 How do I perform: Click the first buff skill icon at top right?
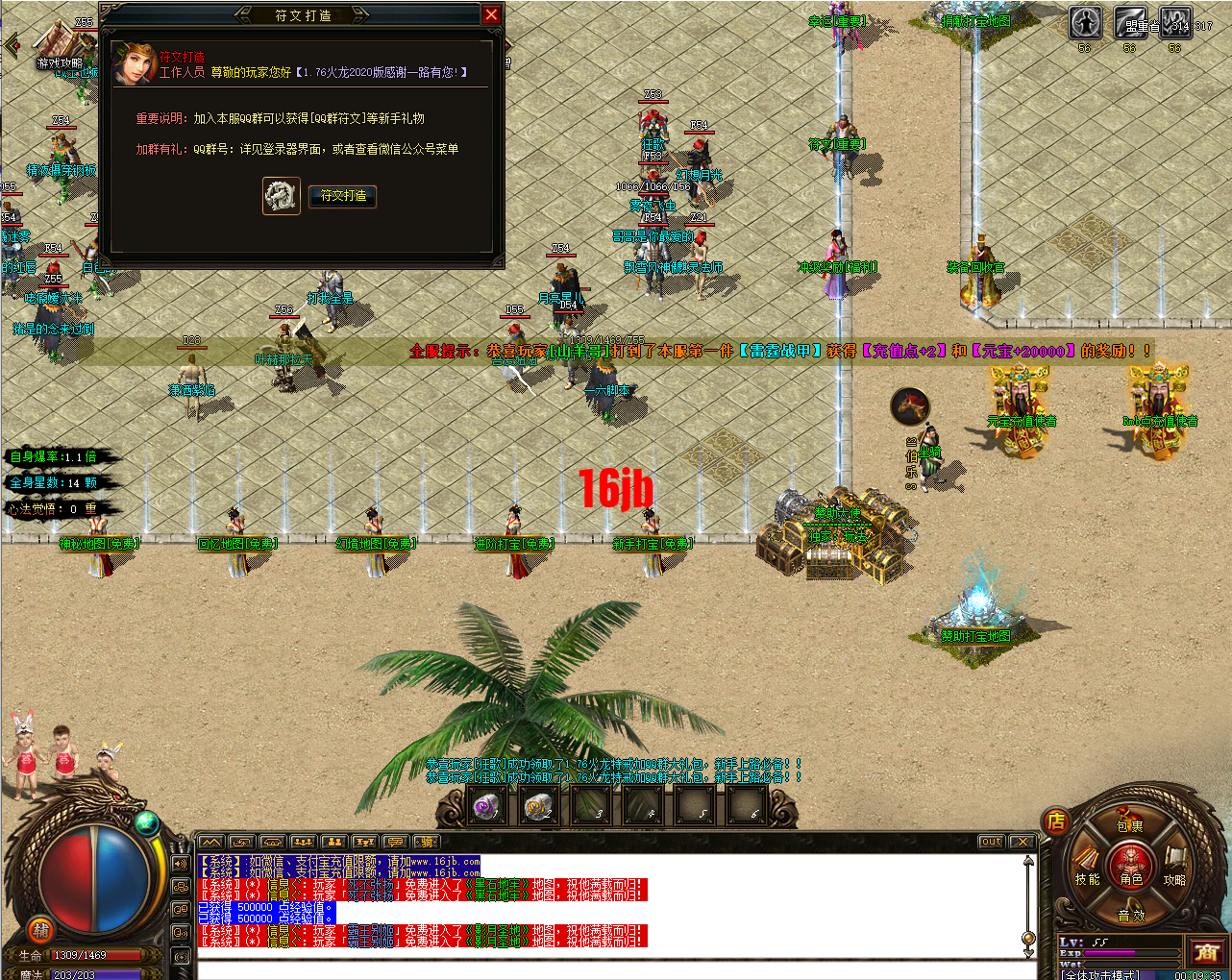(1086, 22)
